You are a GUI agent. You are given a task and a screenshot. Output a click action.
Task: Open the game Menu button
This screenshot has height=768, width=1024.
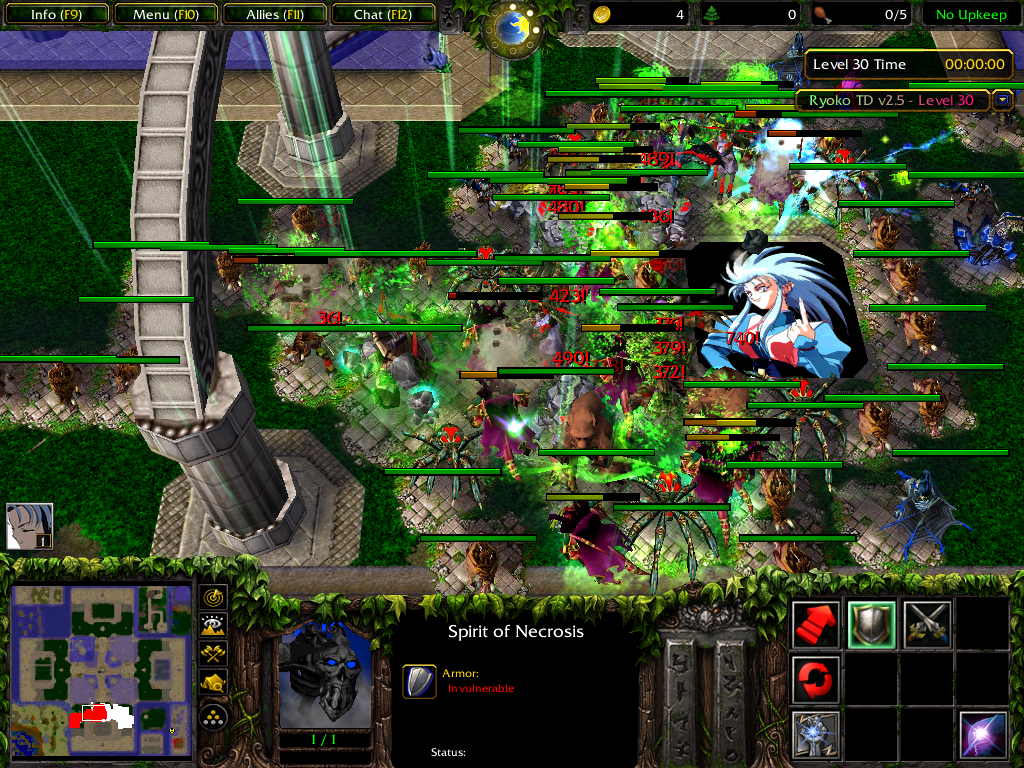pos(164,15)
